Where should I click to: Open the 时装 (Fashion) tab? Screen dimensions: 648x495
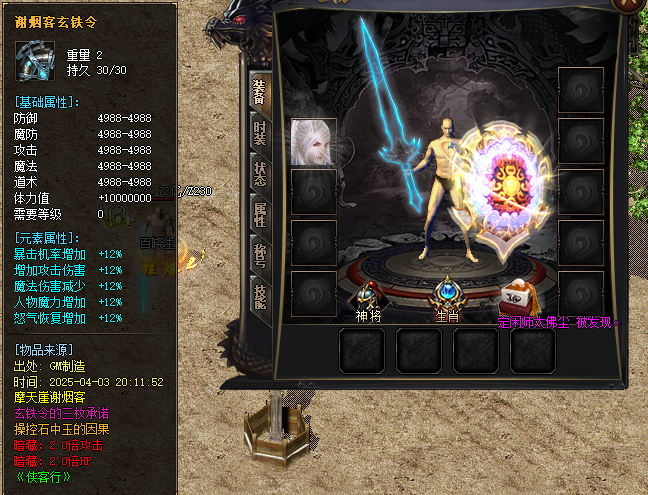tap(259, 131)
